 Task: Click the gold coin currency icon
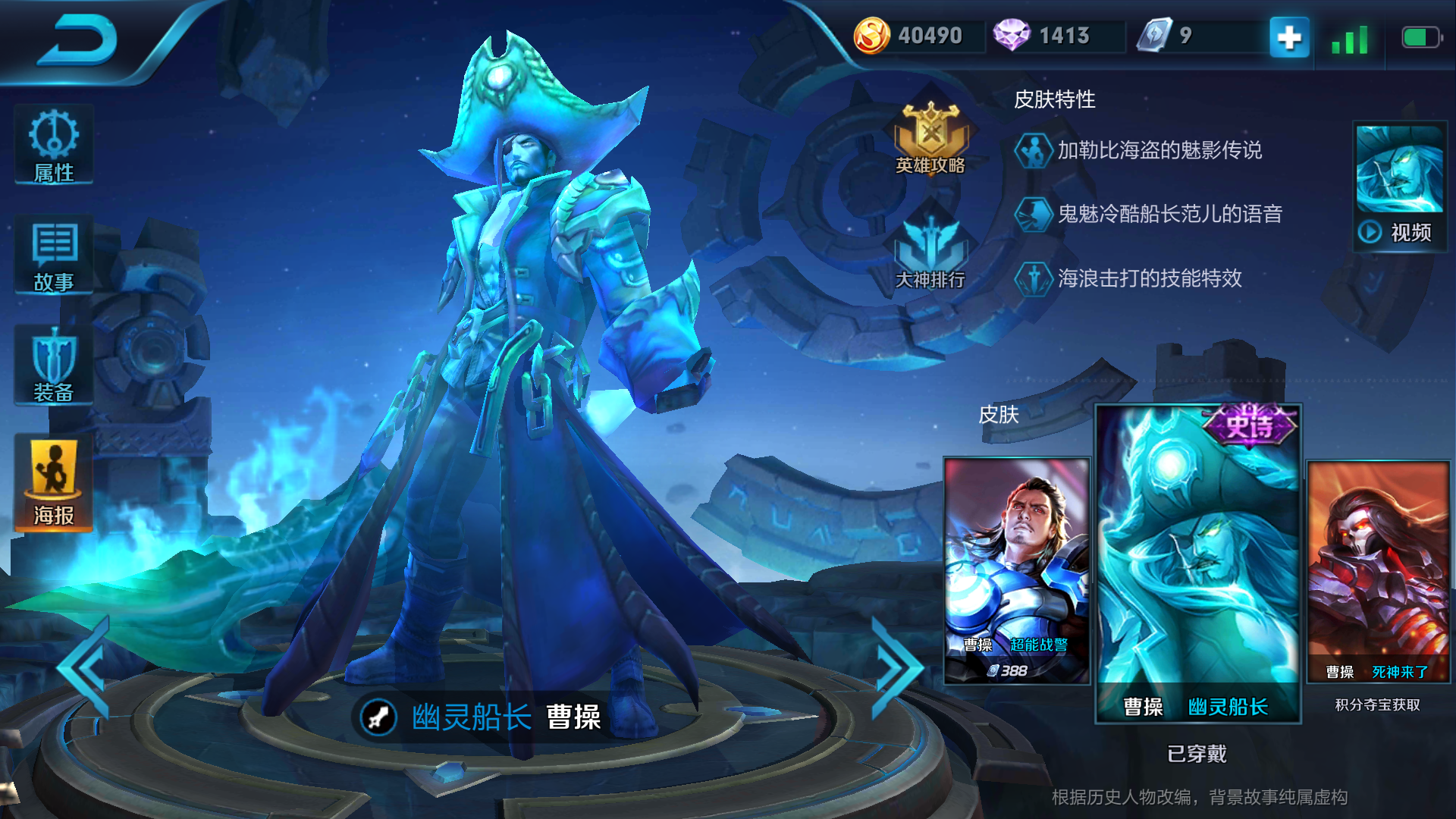(871, 36)
